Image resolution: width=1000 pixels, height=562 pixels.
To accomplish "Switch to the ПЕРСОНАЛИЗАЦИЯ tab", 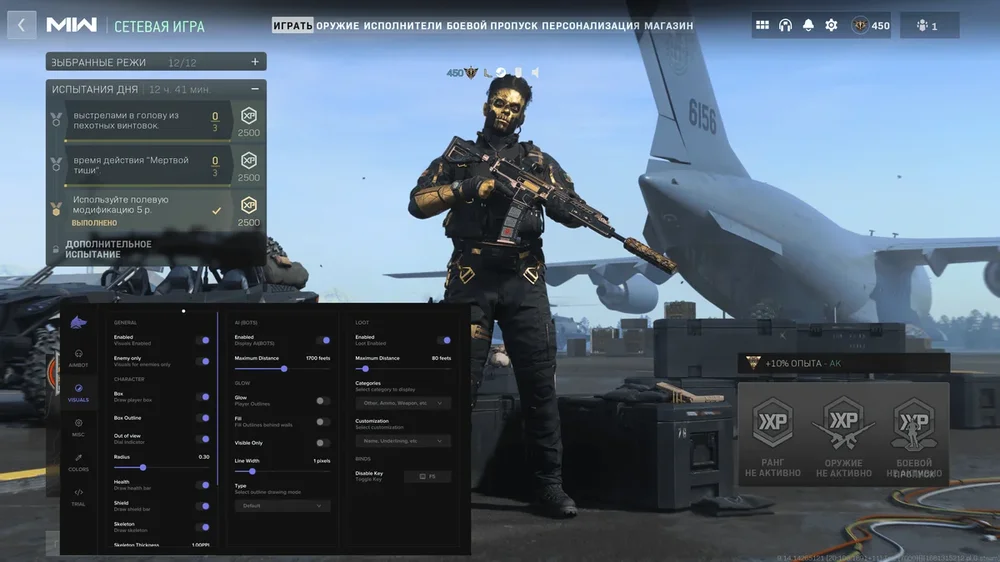I will tap(590, 25).
